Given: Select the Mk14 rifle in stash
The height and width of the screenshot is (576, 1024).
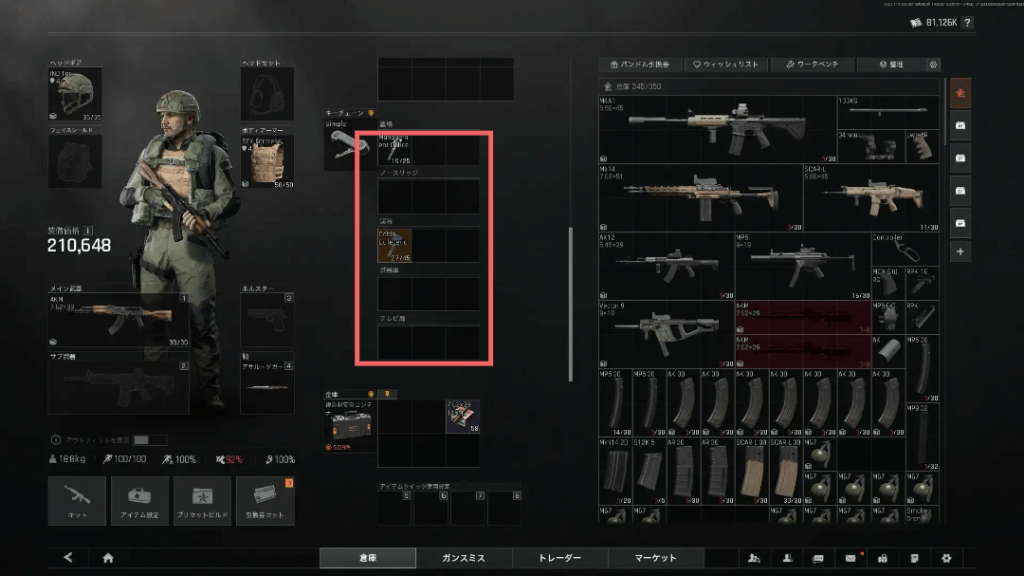Looking at the screenshot, I should point(700,196).
